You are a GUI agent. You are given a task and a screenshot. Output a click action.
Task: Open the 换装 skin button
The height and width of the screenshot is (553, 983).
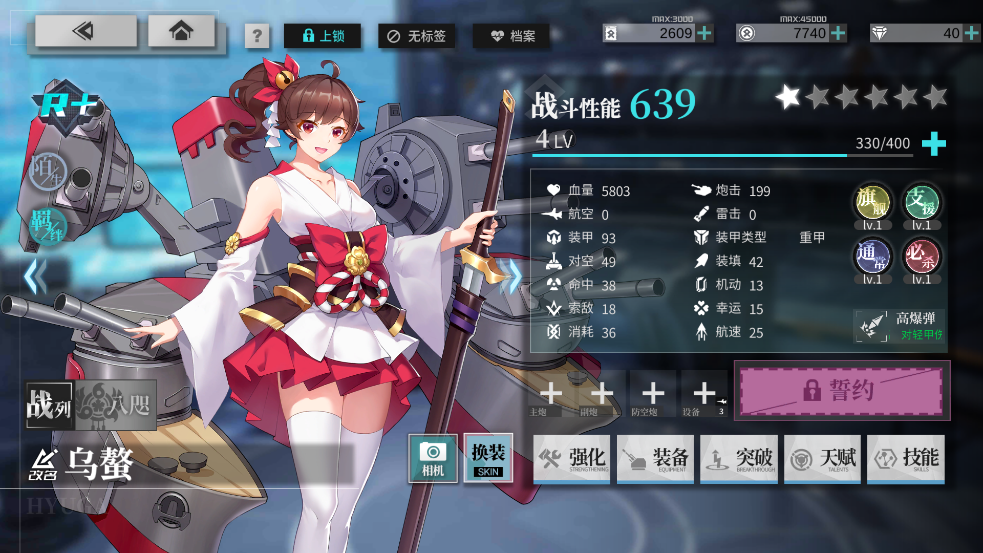point(488,458)
